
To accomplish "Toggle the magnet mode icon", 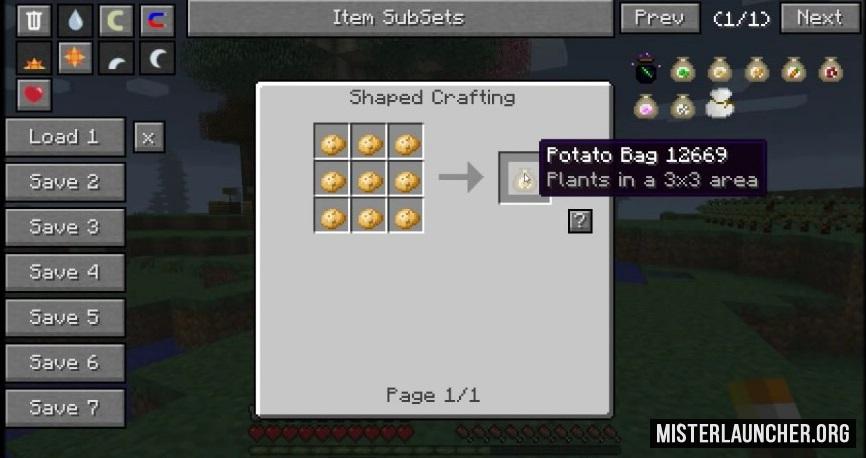I will 157,19.
